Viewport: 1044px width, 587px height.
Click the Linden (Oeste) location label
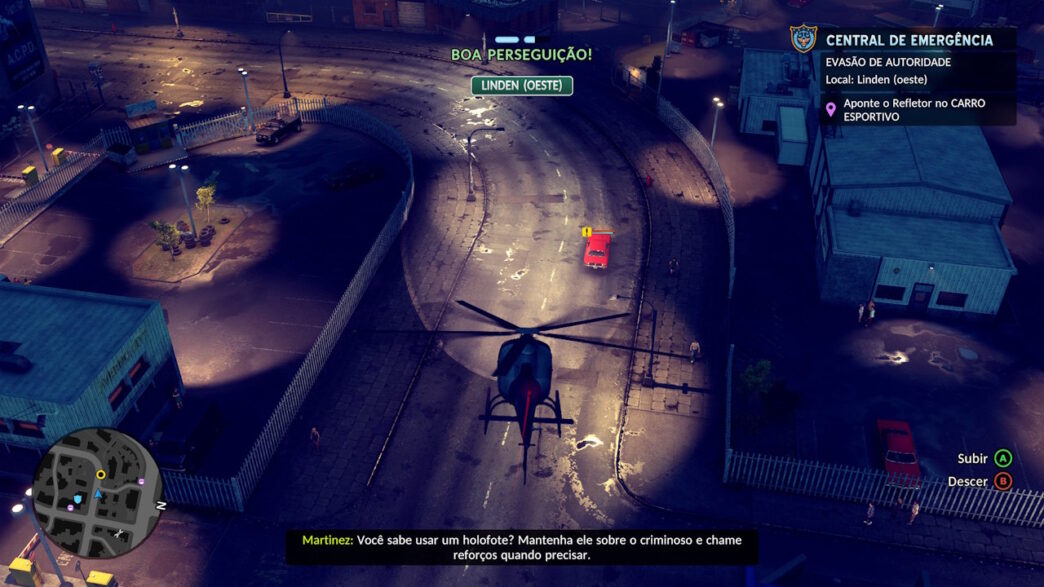pos(521,86)
